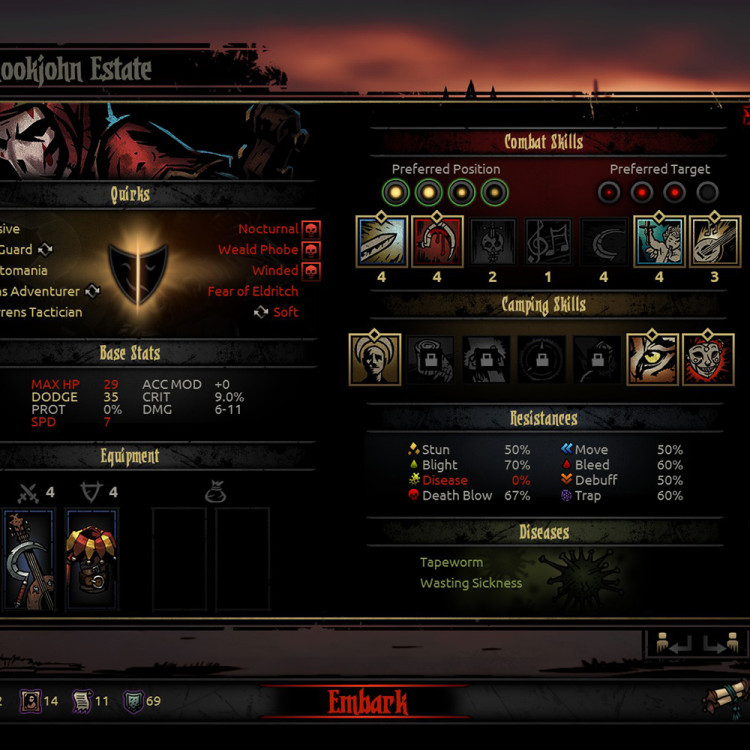The height and width of the screenshot is (750, 750).
Task: Click the sickle and lute weapon slot
Action: pos(28,560)
